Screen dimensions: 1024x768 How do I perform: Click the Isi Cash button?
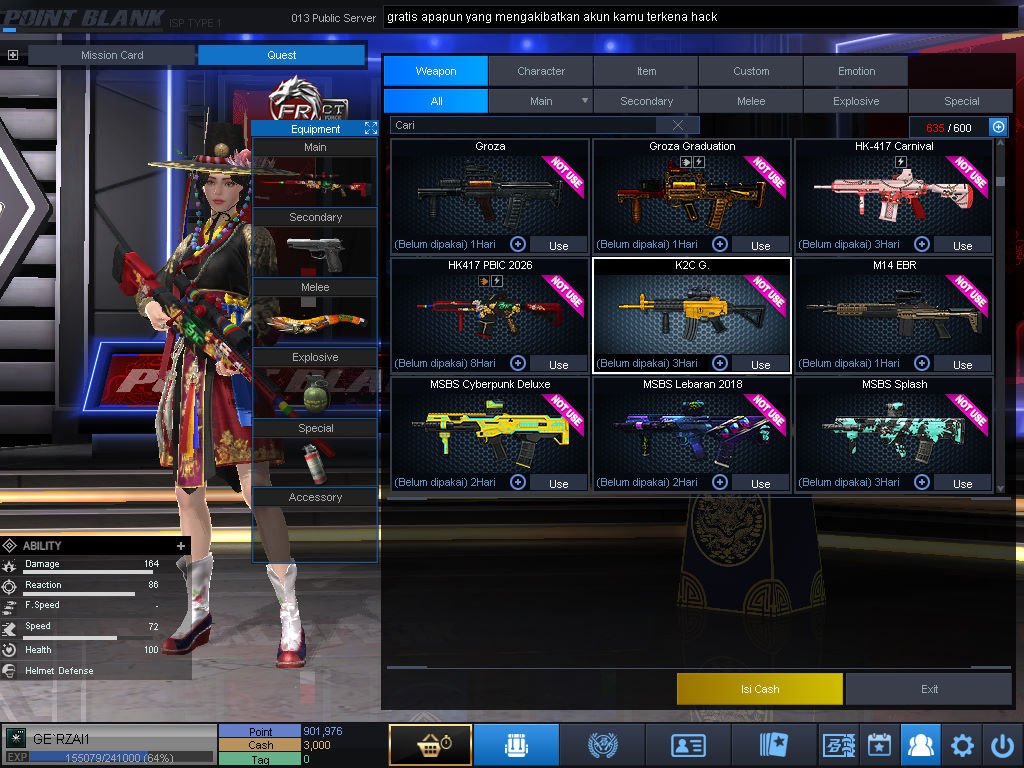coord(760,689)
